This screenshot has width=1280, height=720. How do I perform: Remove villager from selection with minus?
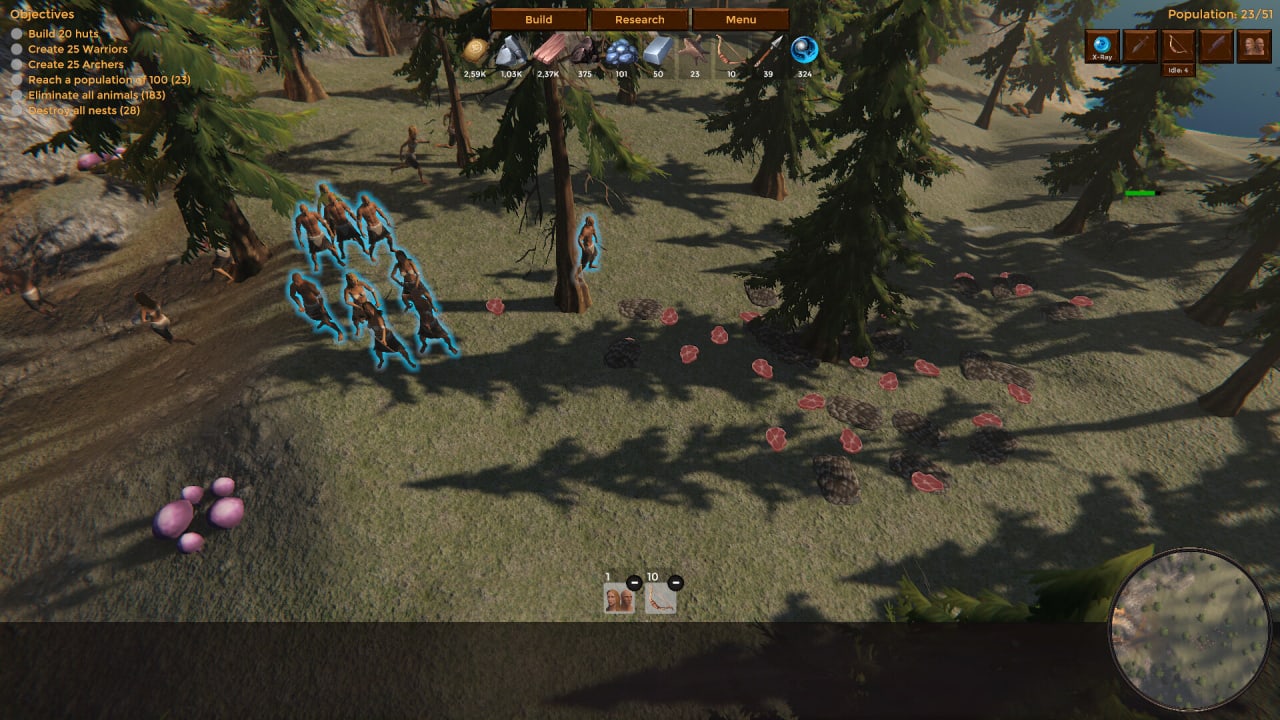pyautogui.click(x=634, y=583)
